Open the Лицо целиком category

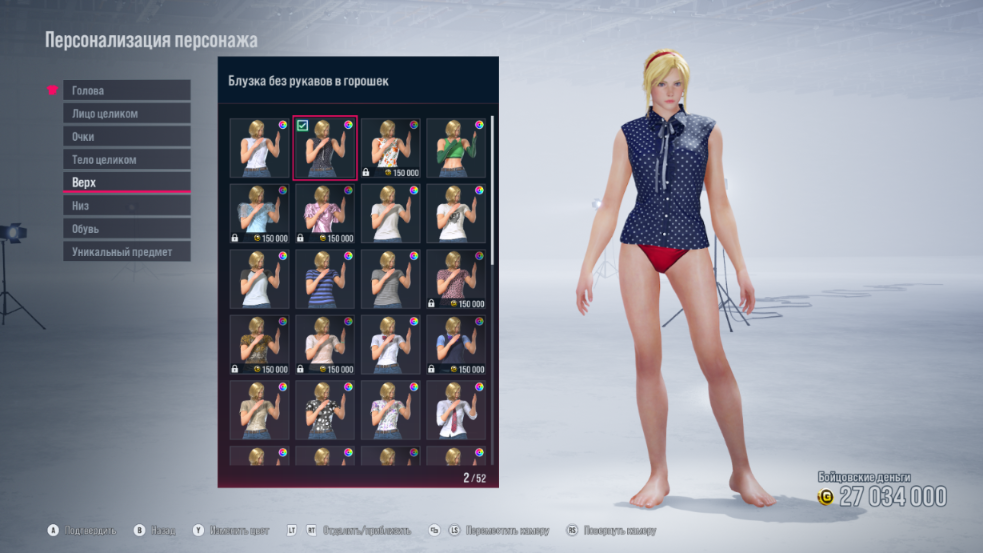pos(126,113)
